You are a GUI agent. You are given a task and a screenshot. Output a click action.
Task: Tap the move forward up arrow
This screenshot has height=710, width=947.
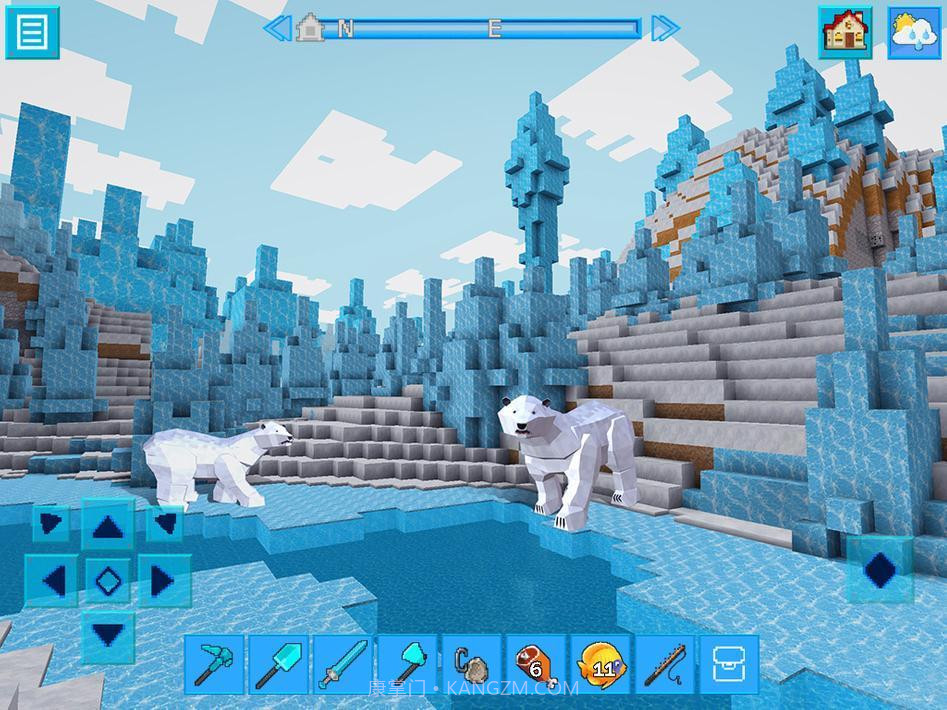click(x=108, y=526)
